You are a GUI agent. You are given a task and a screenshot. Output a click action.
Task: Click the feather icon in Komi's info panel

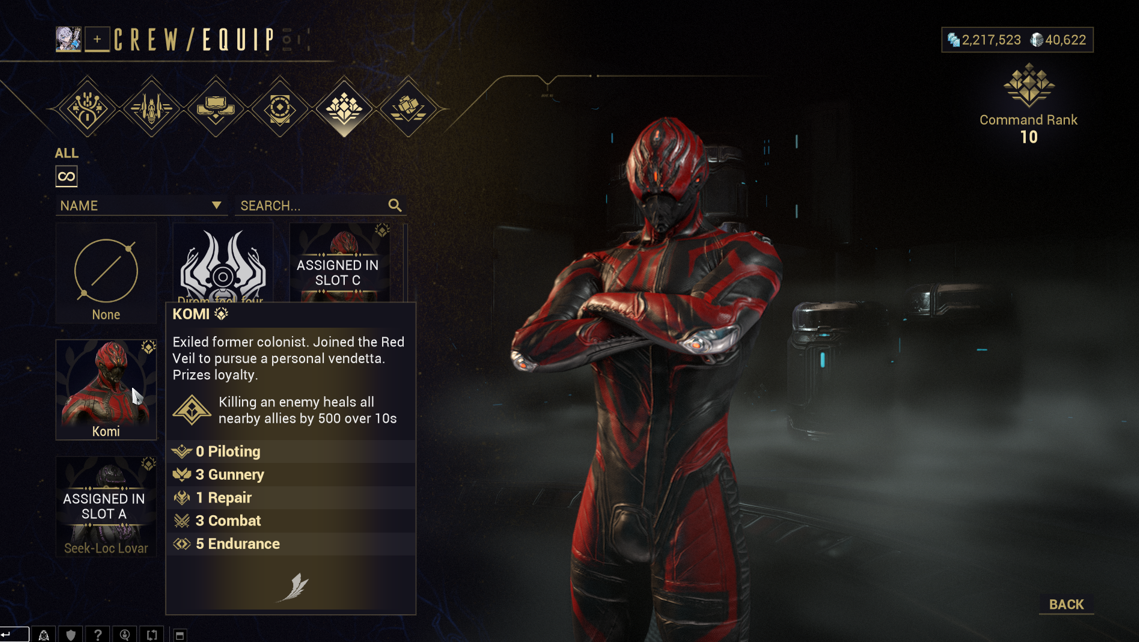(292, 587)
